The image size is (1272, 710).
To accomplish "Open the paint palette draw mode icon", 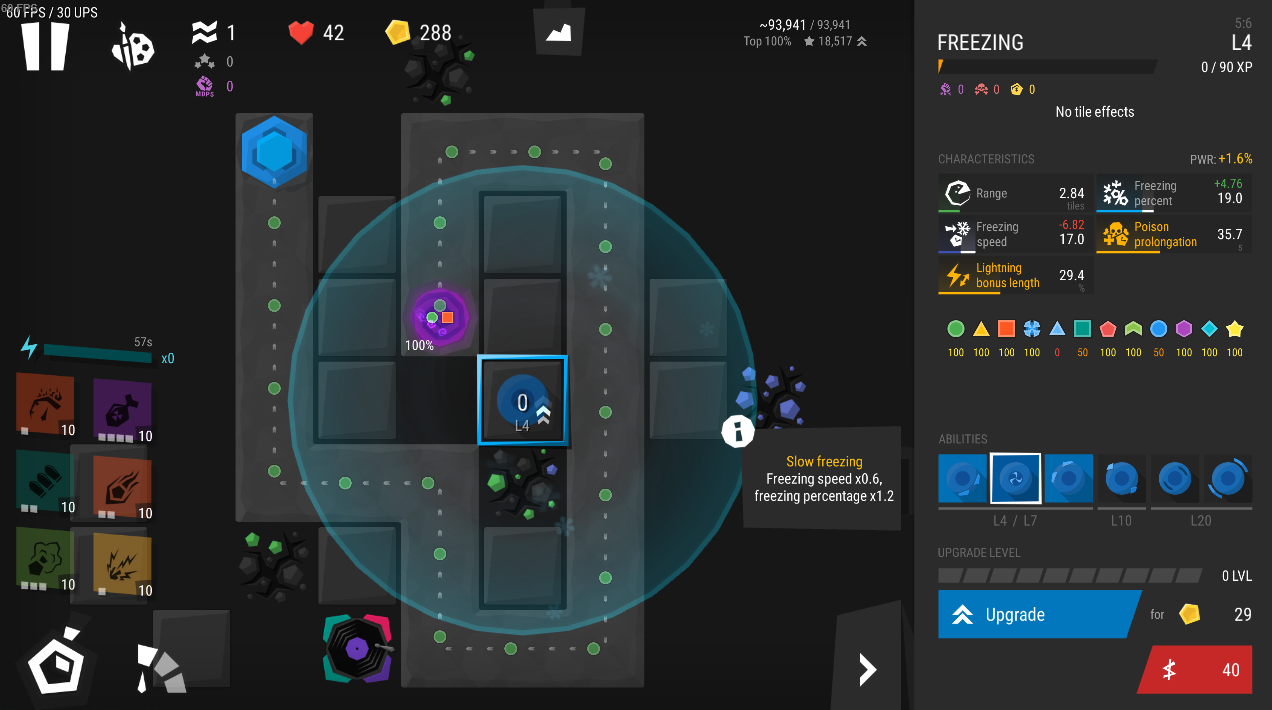I will pyautogui.click(x=133, y=46).
